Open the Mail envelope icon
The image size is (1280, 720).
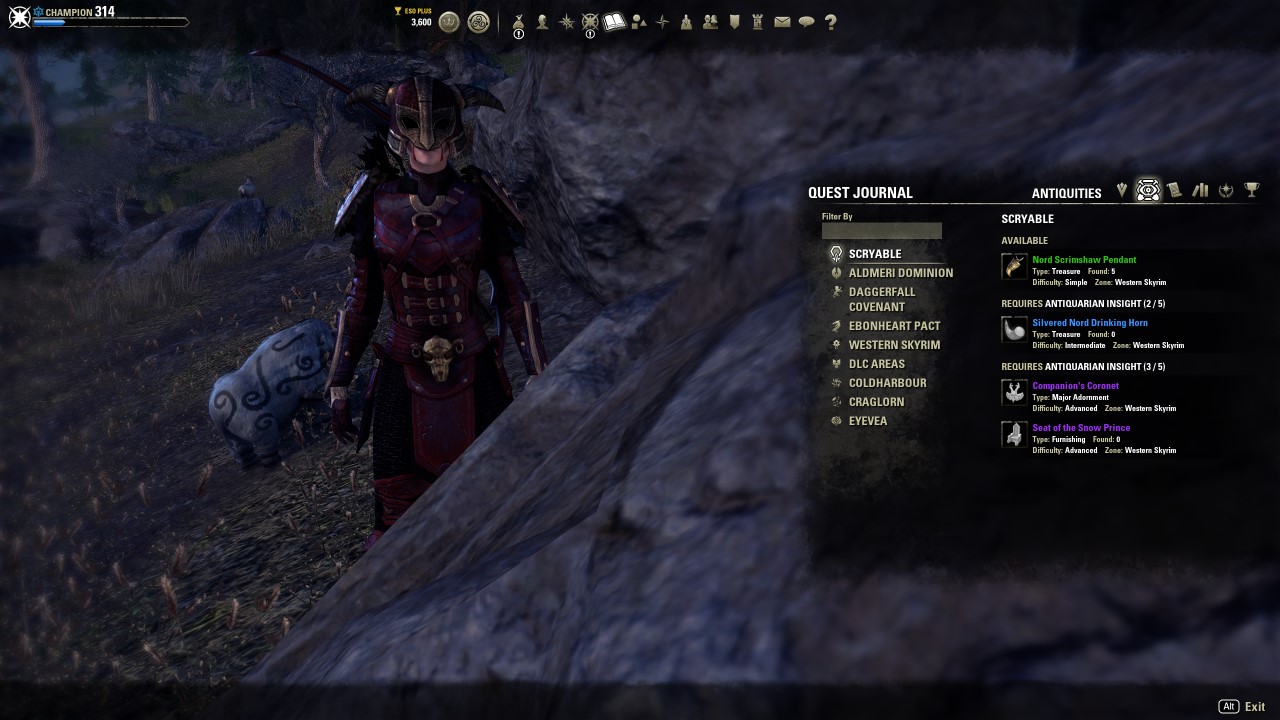[x=781, y=21]
